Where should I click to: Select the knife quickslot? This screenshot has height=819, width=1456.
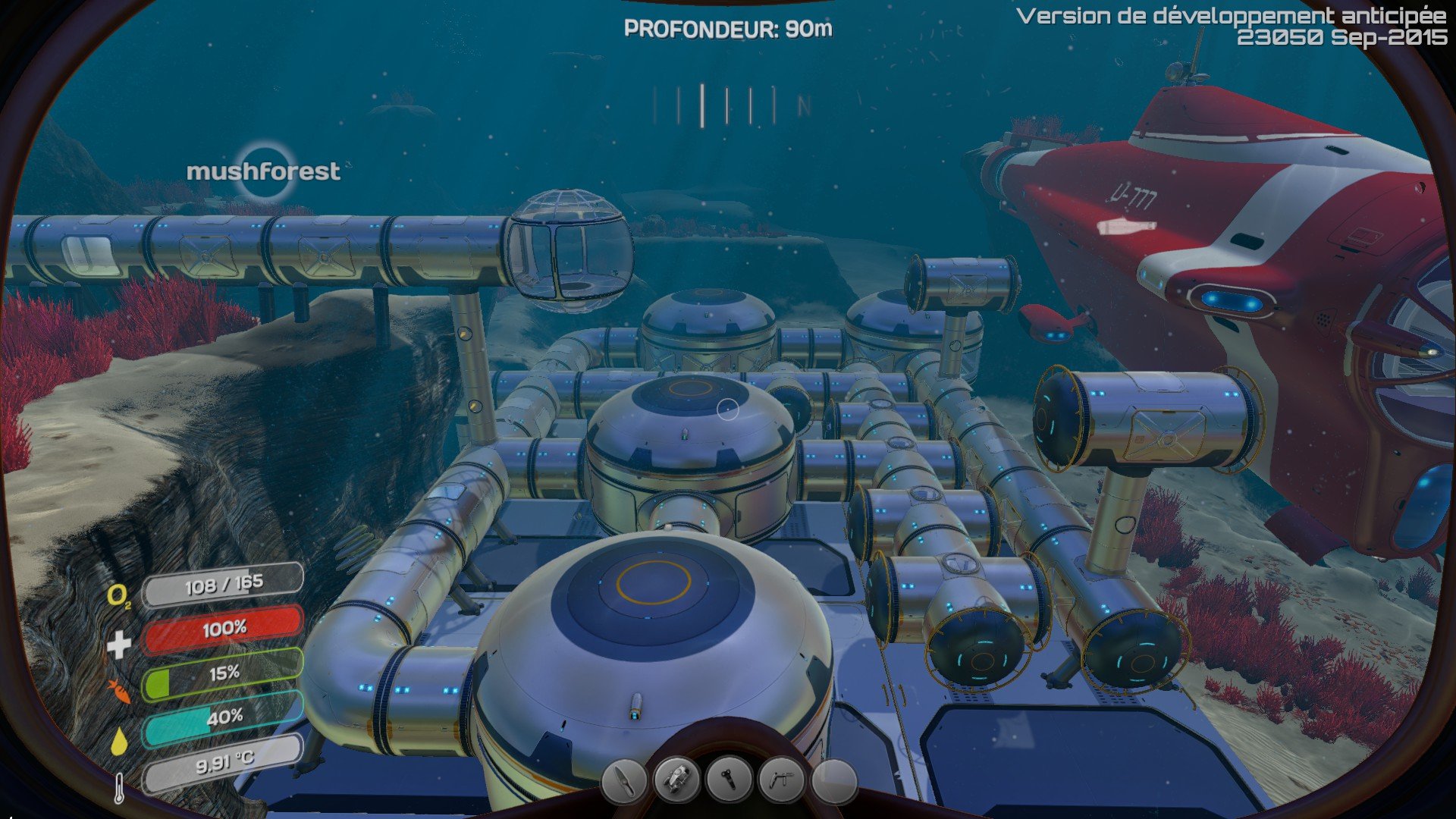(x=623, y=780)
